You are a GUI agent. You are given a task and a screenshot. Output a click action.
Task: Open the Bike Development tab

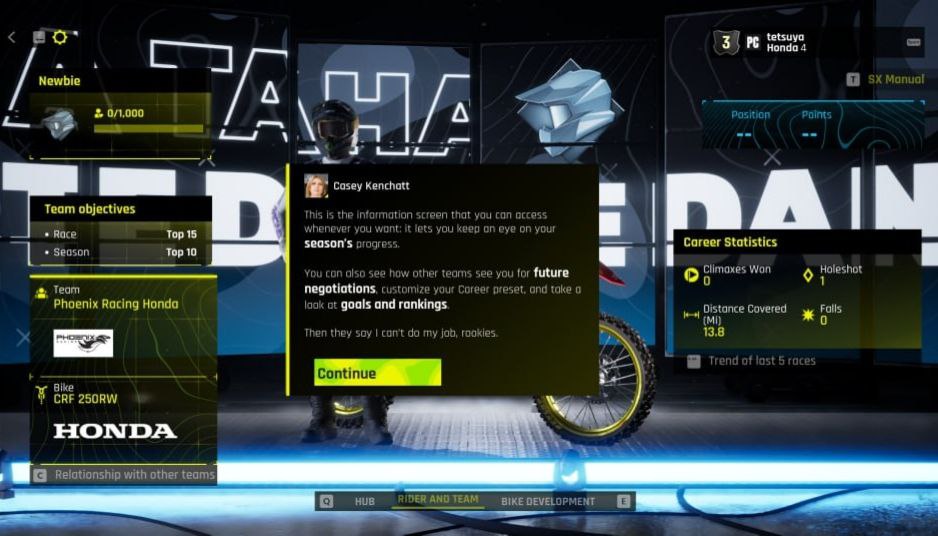[547, 501]
